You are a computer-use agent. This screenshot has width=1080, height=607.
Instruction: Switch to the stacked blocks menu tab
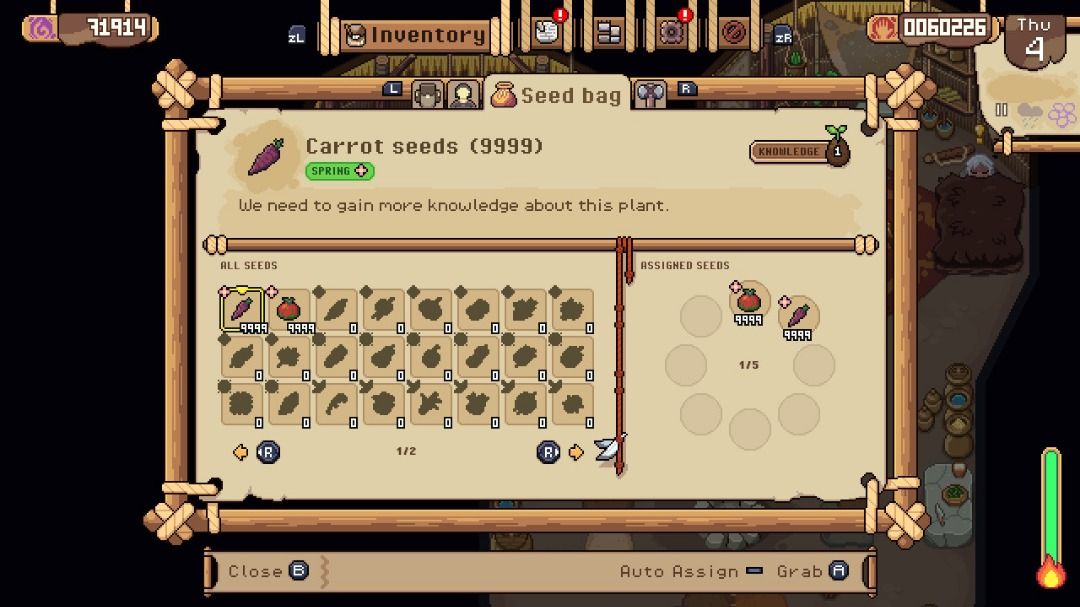point(608,33)
